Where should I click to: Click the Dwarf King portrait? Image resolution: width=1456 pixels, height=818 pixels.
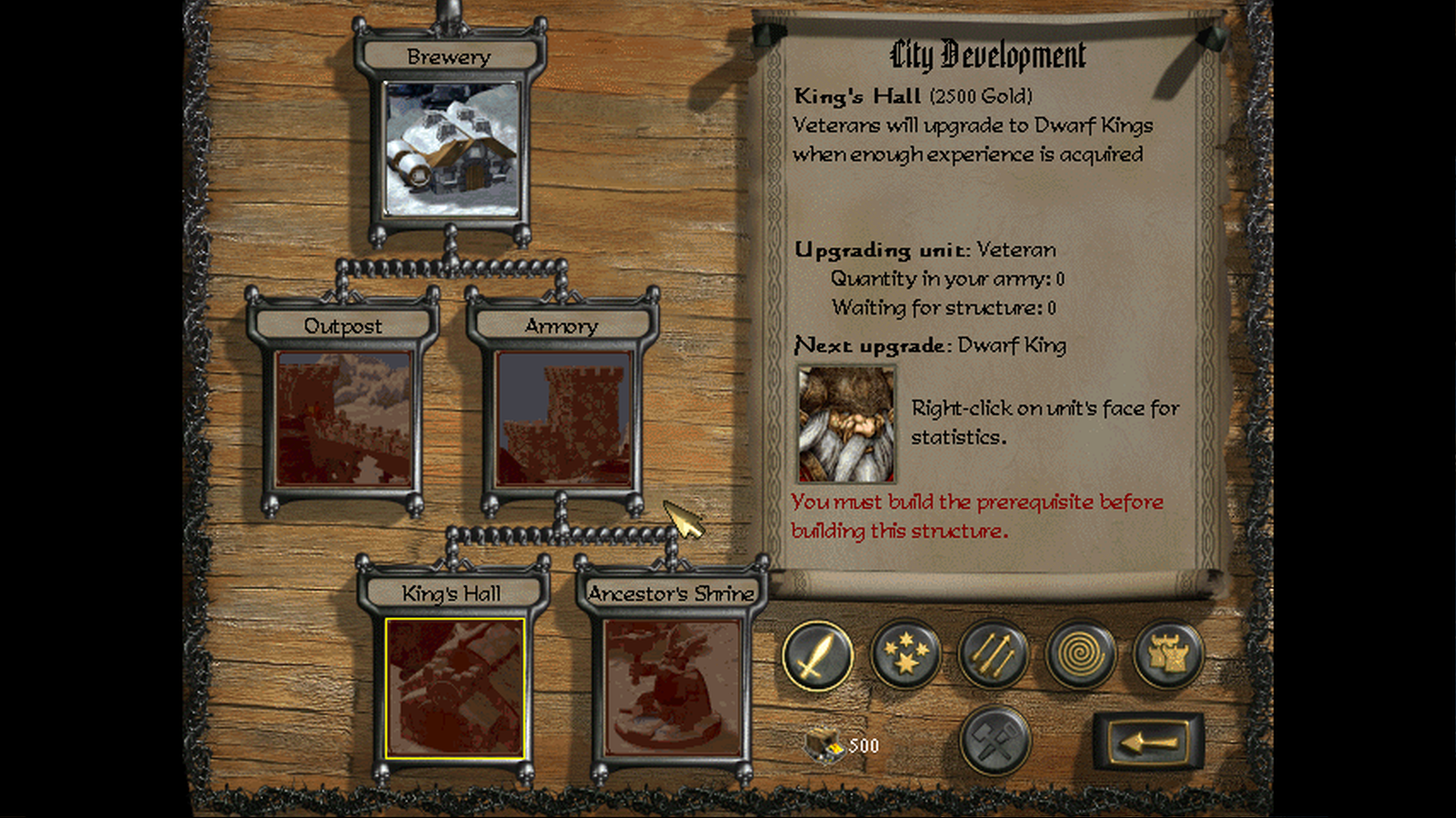(846, 425)
